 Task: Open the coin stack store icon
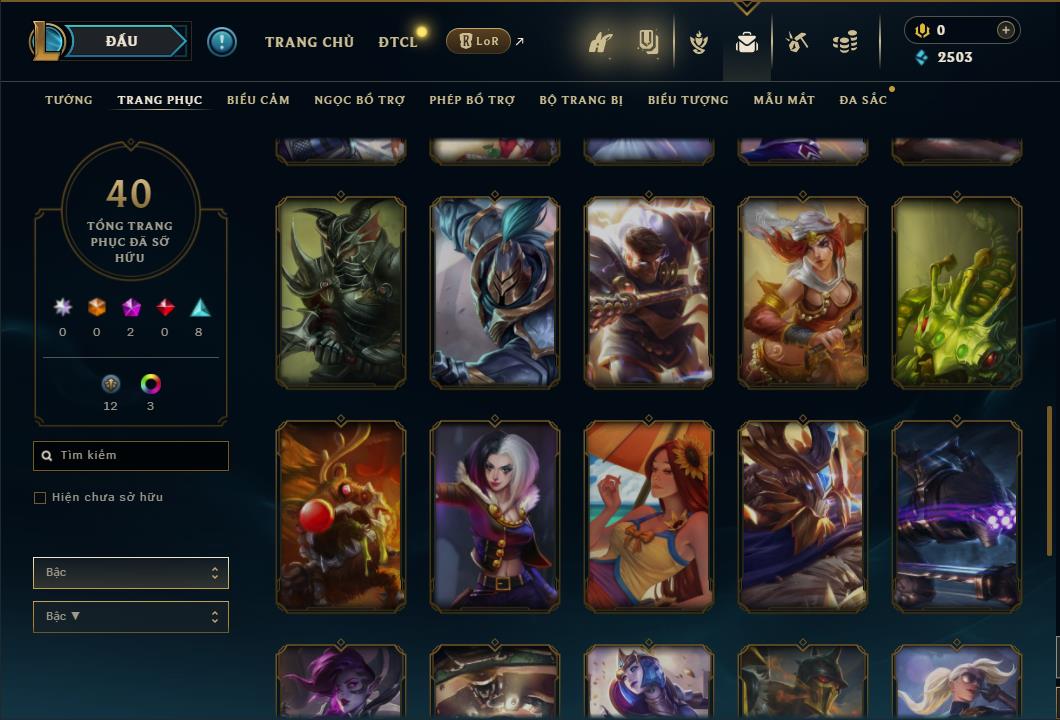845,42
